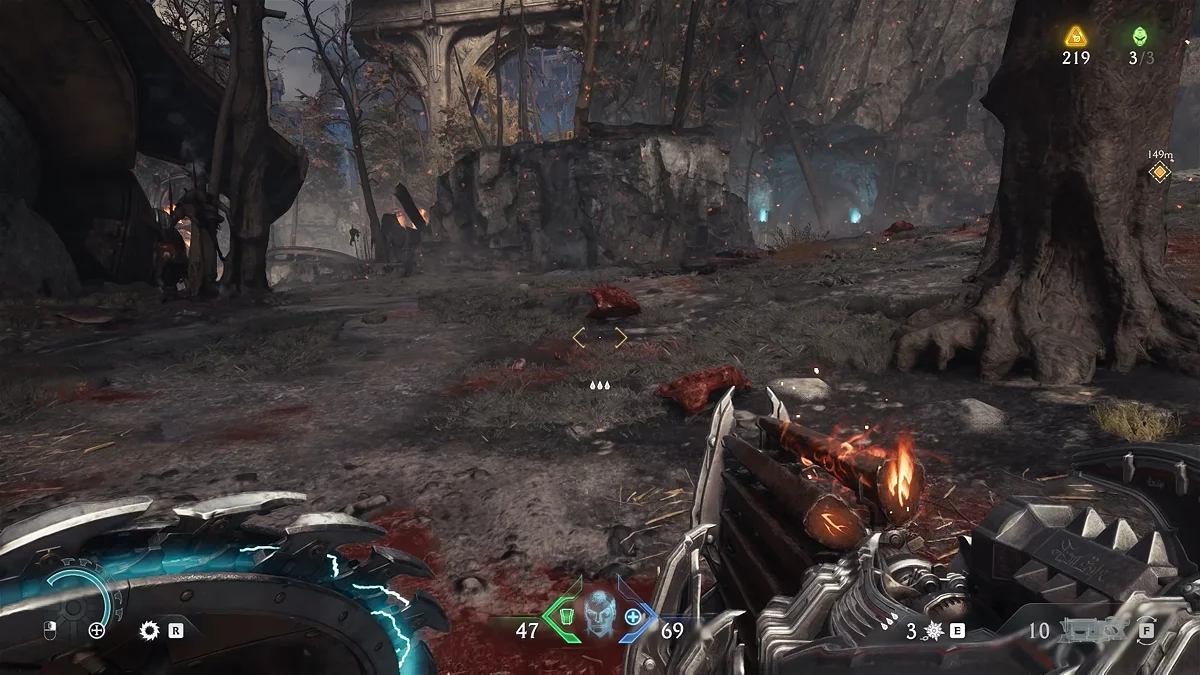
Task: Click the blue health cross icon
Action: 633,617
